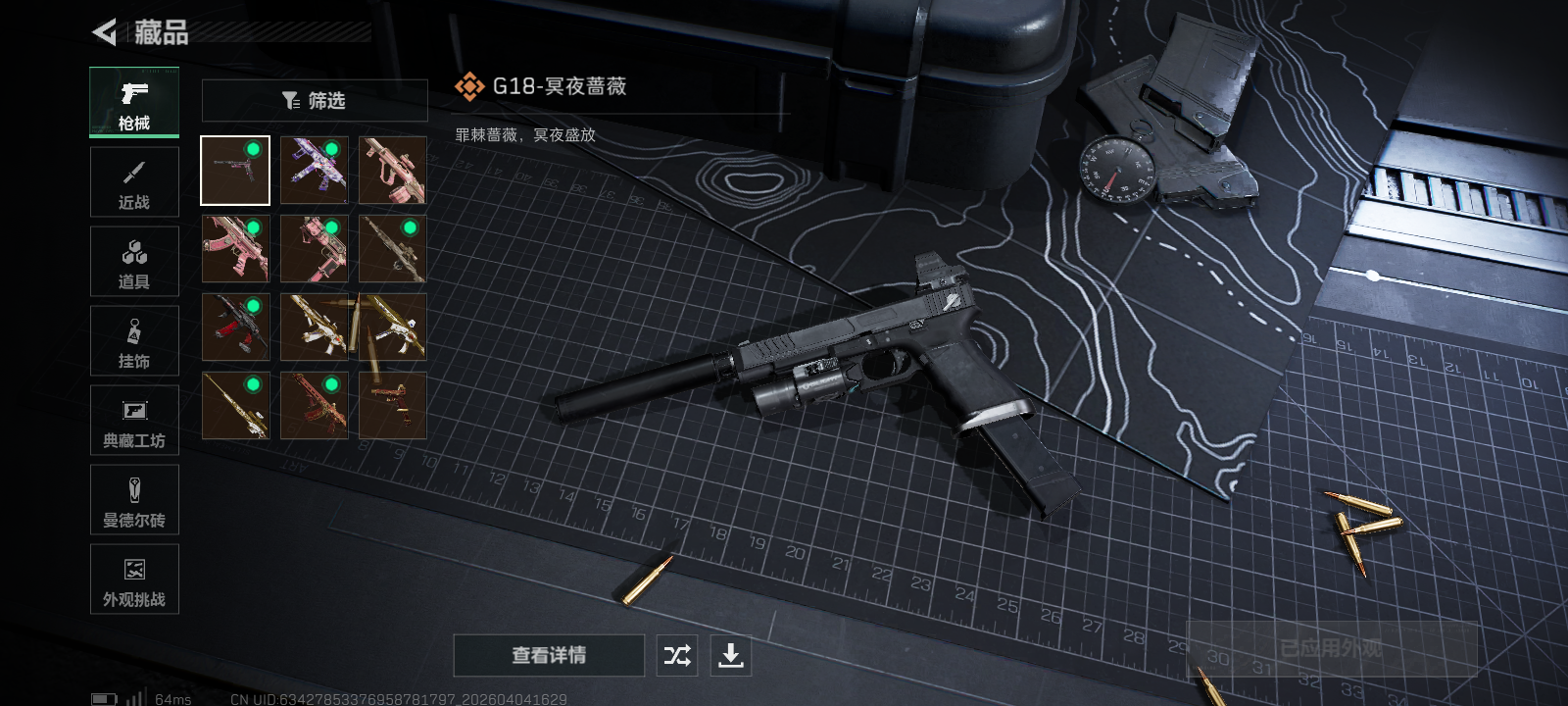
Task: Select the golden AK skin thumbnail
Action: point(314,327)
